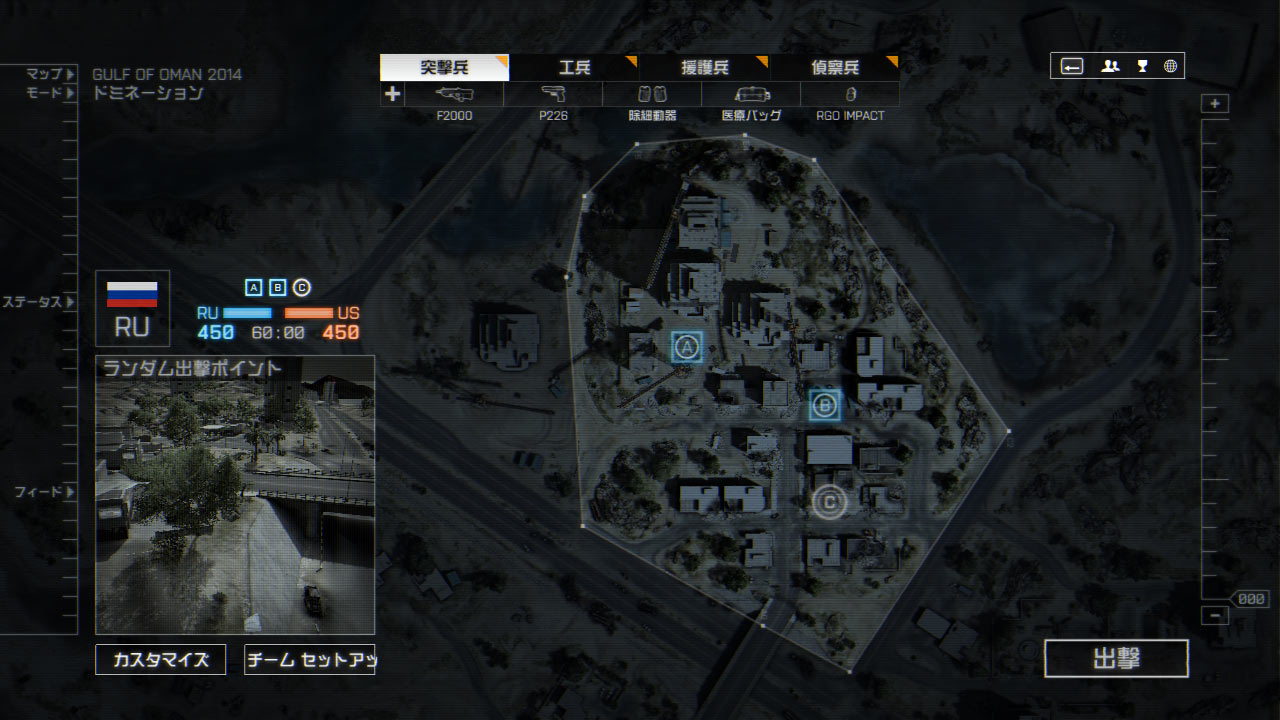The height and width of the screenshot is (720, 1280).
Task: Click the RGO IMPACT grenade slot
Action: (850, 95)
